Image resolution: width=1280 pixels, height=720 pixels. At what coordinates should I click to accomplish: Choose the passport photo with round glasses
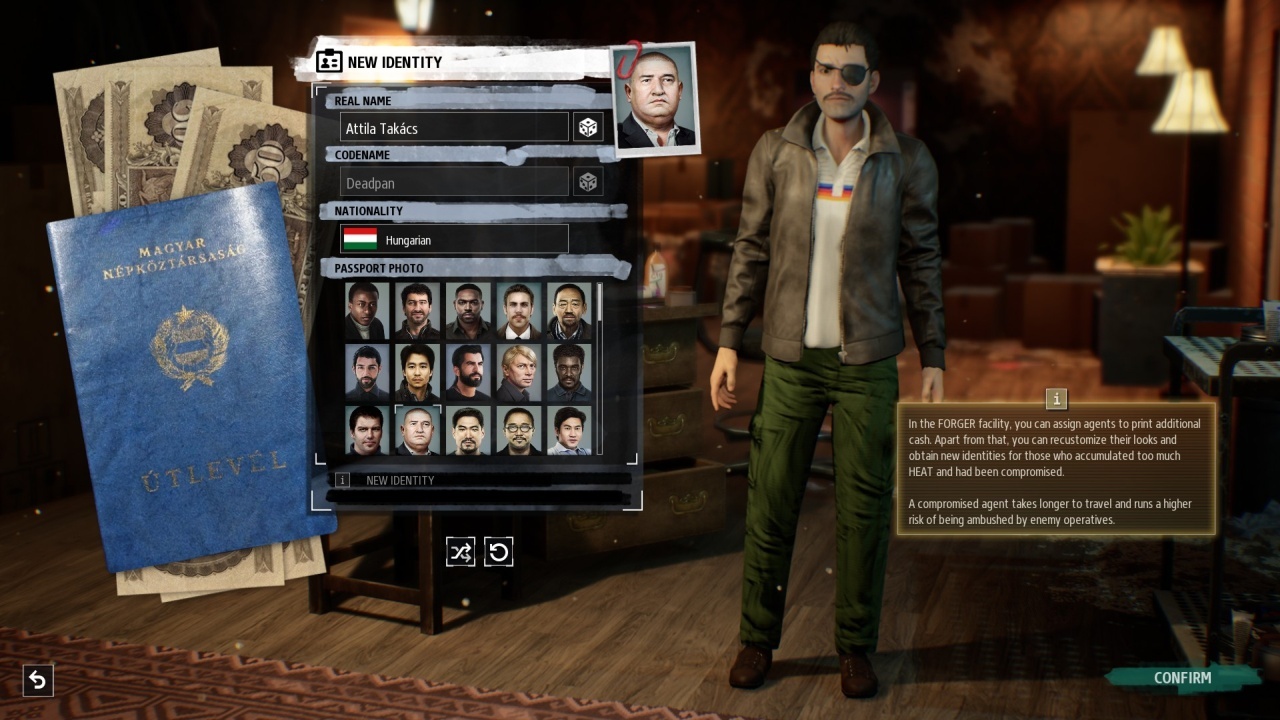coord(519,430)
